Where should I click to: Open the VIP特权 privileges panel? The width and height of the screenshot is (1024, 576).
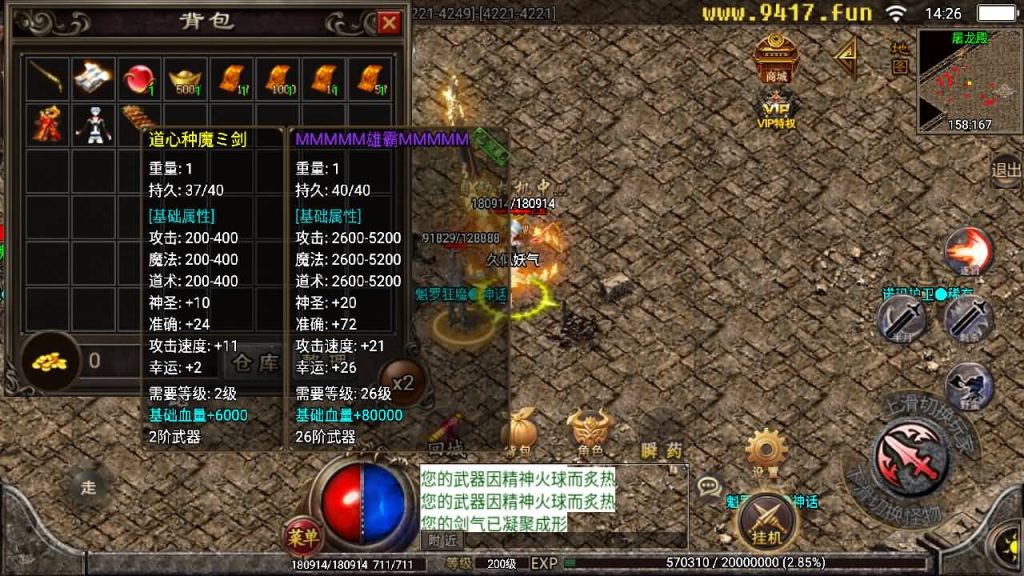(776, 113)
